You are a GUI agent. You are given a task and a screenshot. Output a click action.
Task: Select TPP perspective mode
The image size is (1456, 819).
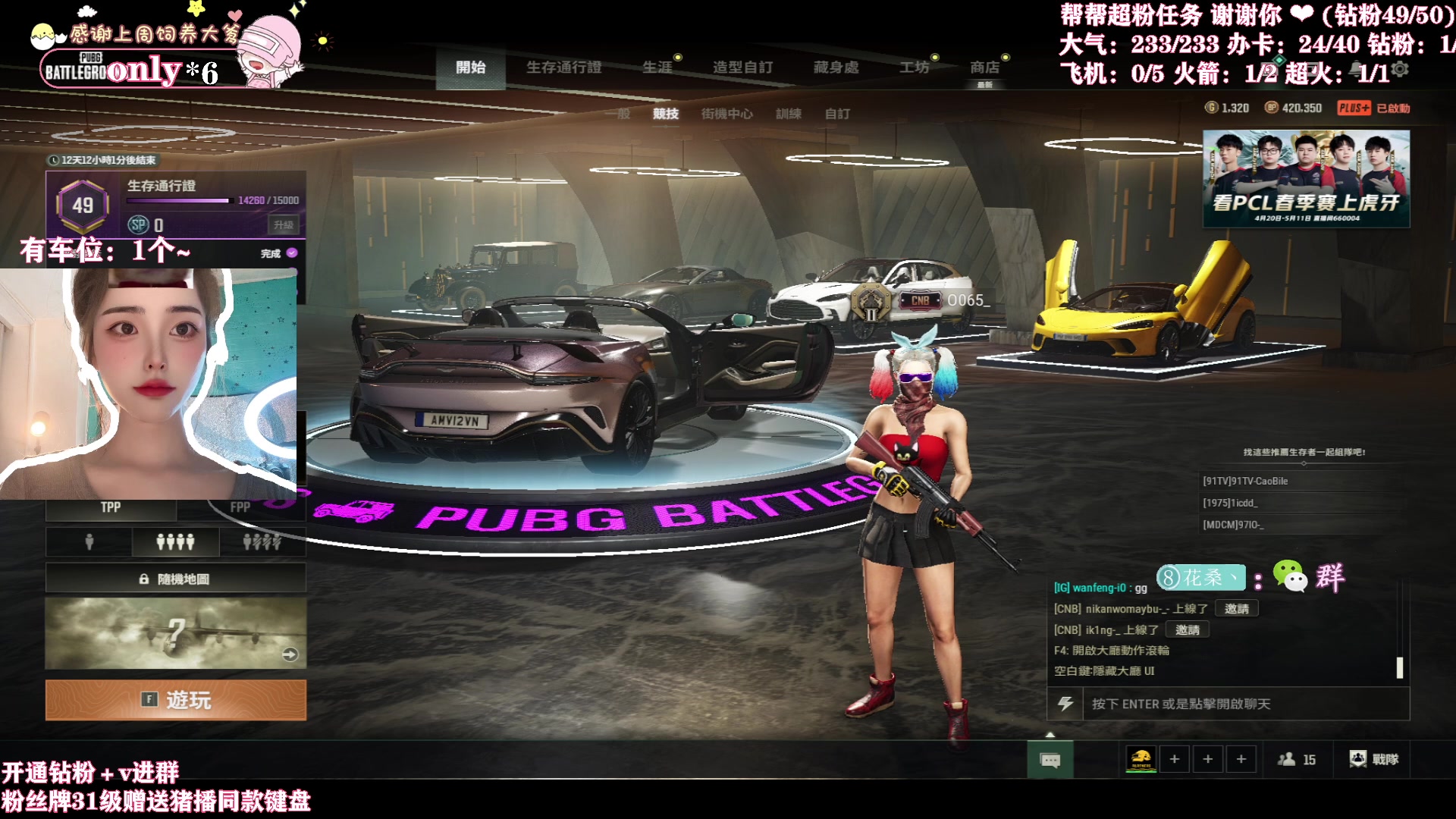point(111,507)
